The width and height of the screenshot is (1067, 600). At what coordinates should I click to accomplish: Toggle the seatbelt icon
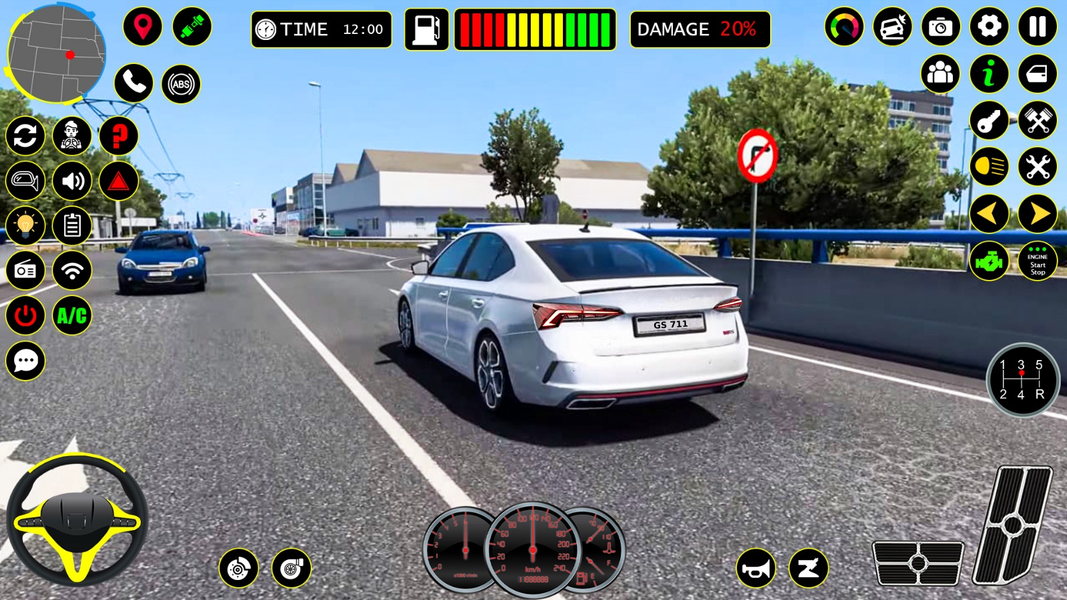point(192,27)
